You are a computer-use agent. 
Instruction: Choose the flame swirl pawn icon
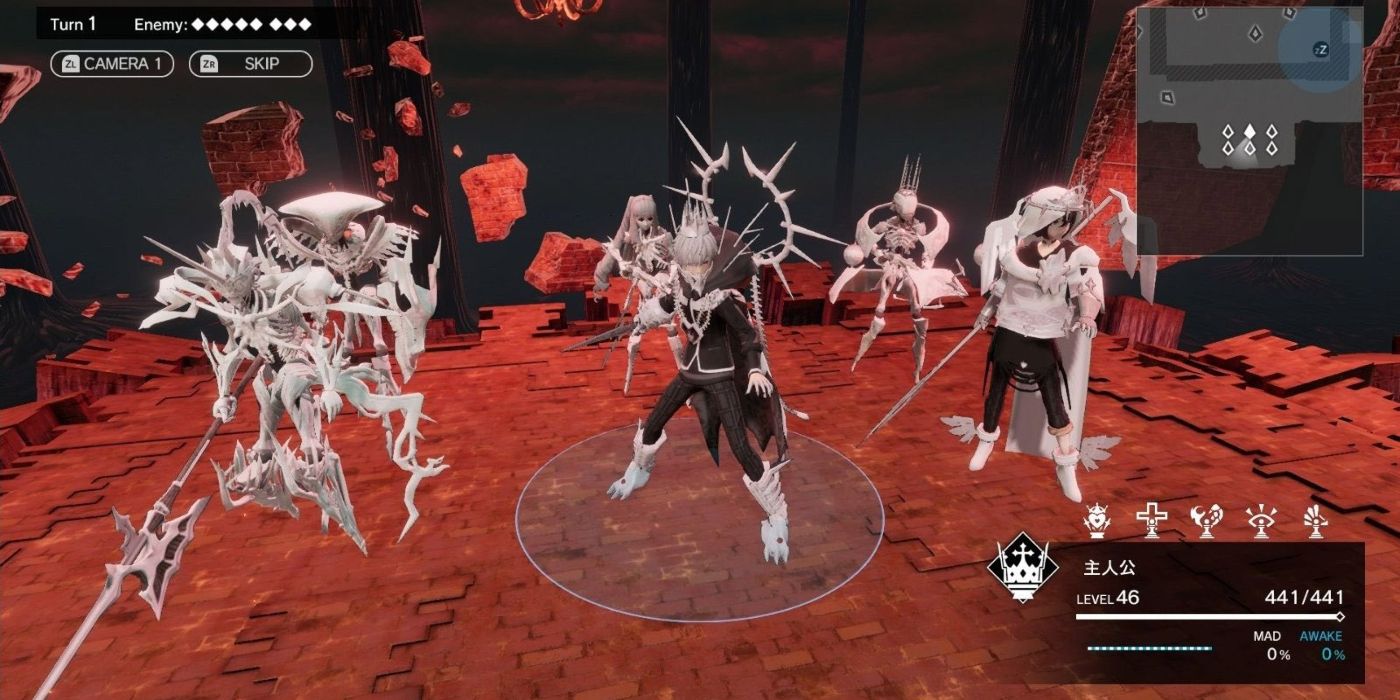[1207, 521]
